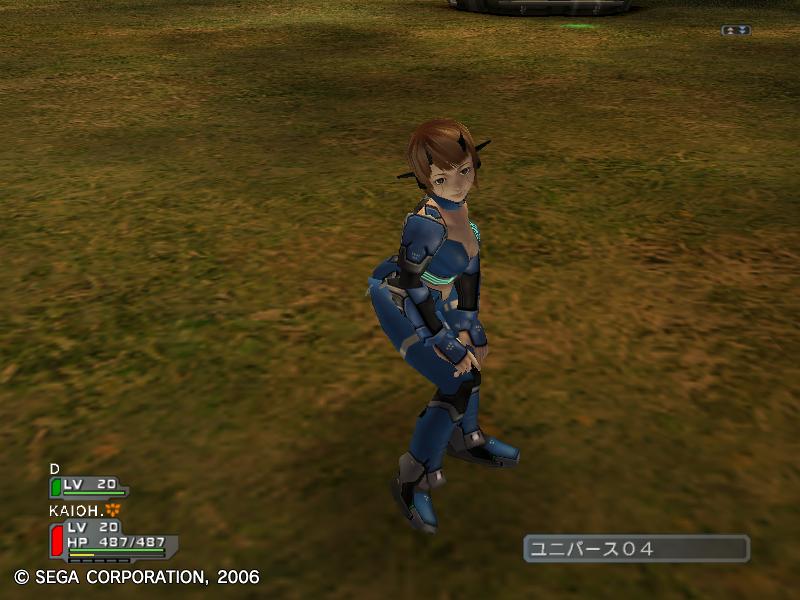The image size is (800, 600).
Task: Open the ユニバース04 universe label
Action: 636,548
